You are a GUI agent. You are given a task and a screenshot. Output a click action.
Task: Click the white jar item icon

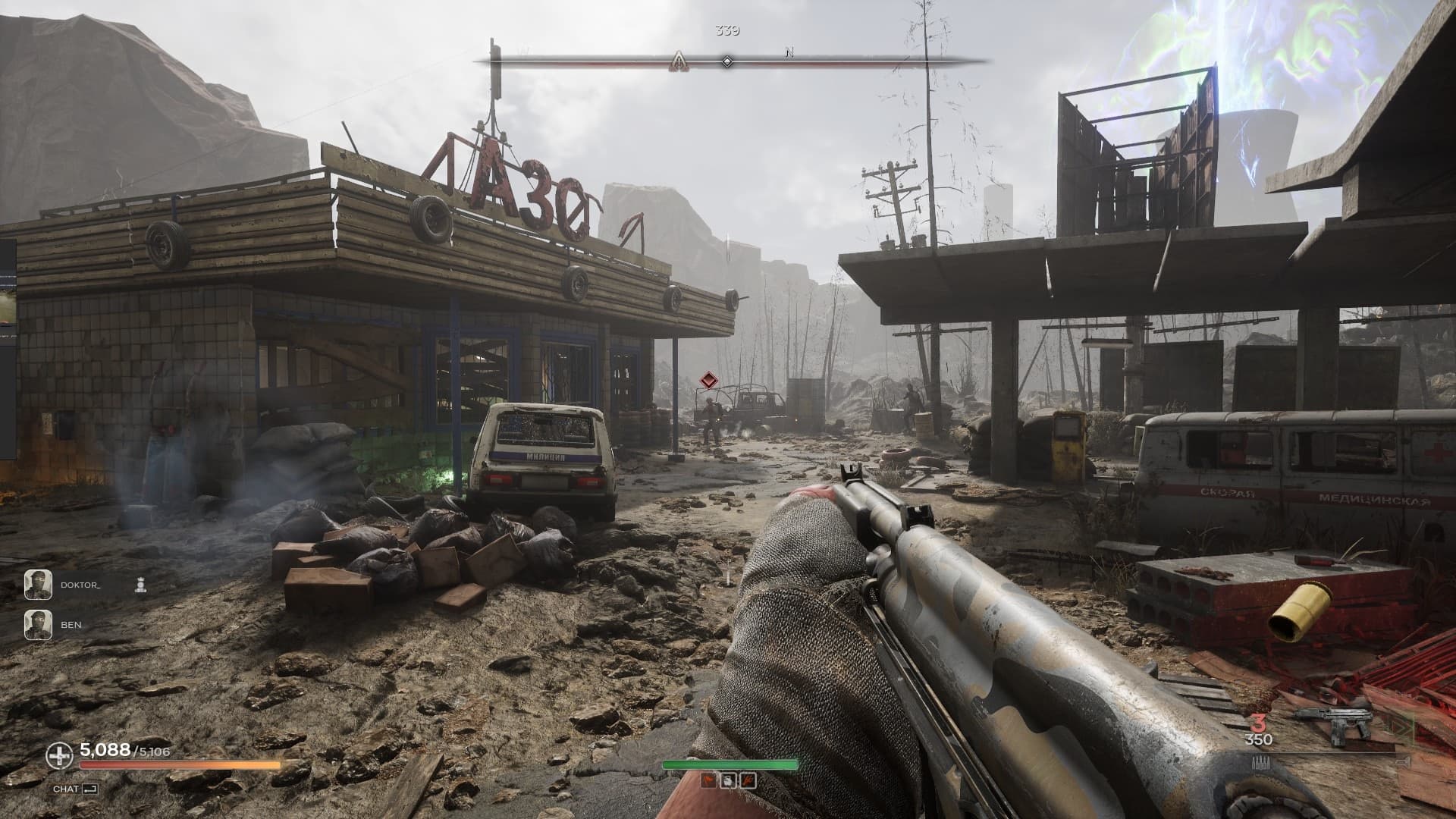point(726,781)
